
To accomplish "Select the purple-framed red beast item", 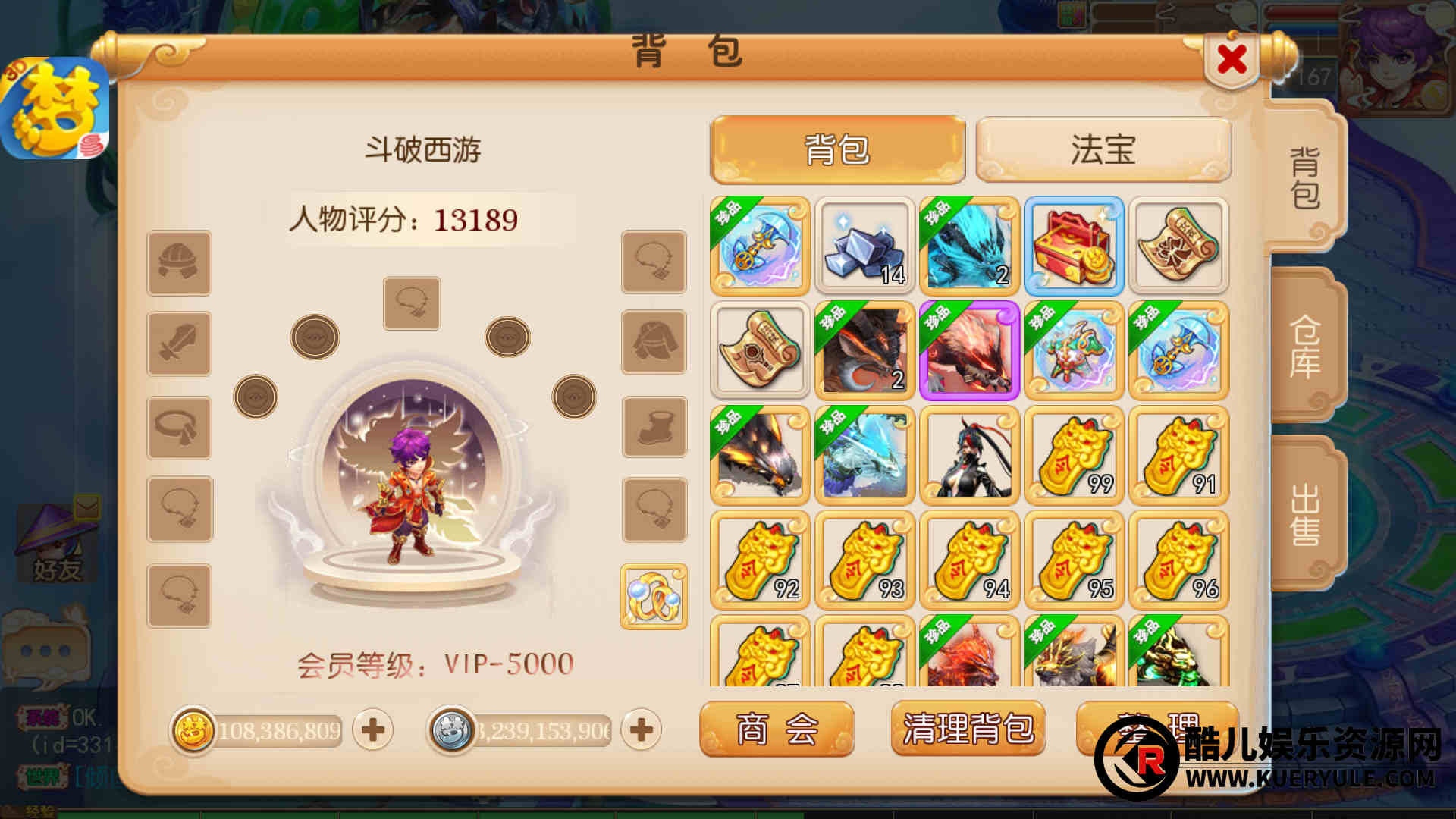I will coord(969,350).
